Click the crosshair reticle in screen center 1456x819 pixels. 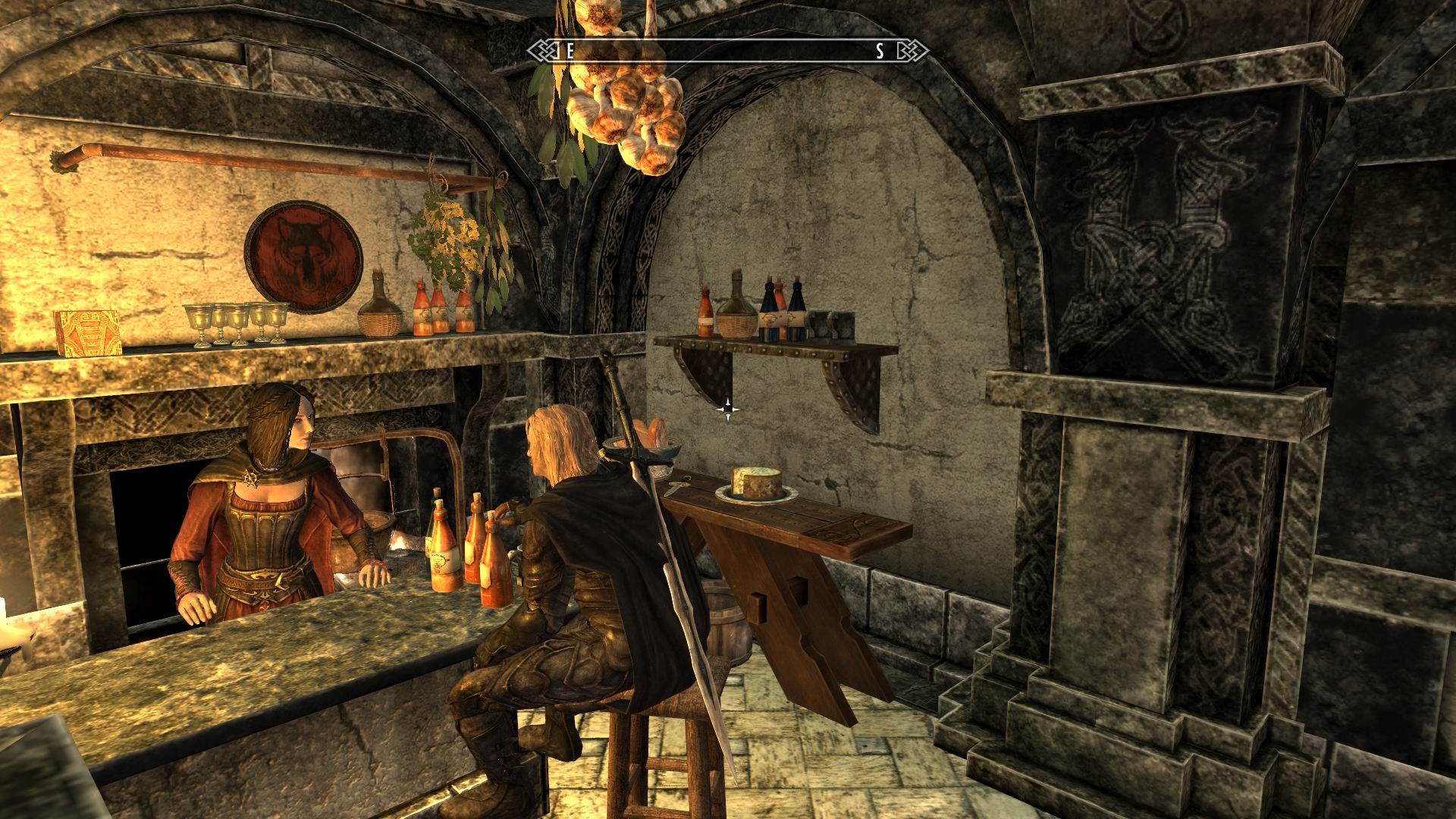click(730, 409)
